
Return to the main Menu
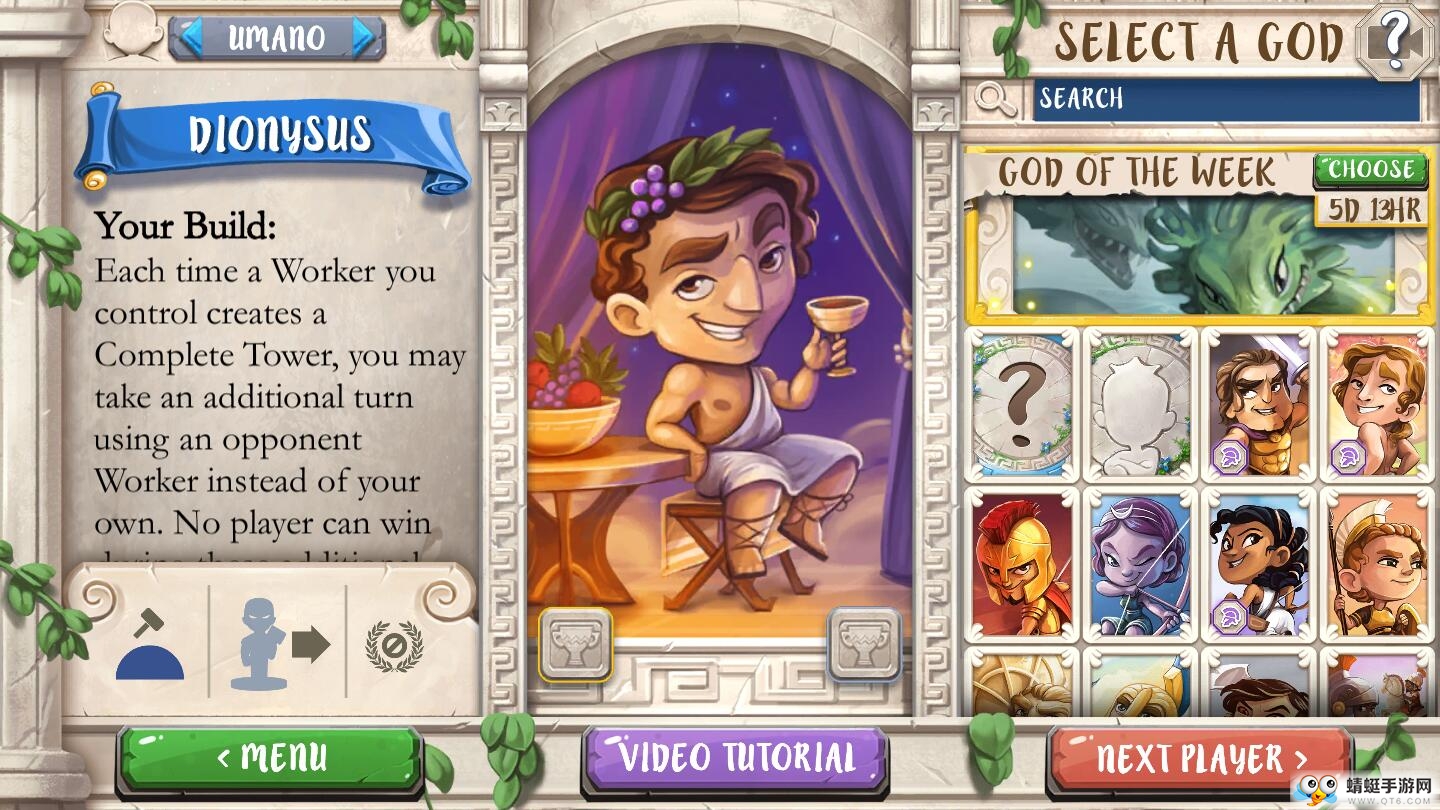tap(270, 758)
